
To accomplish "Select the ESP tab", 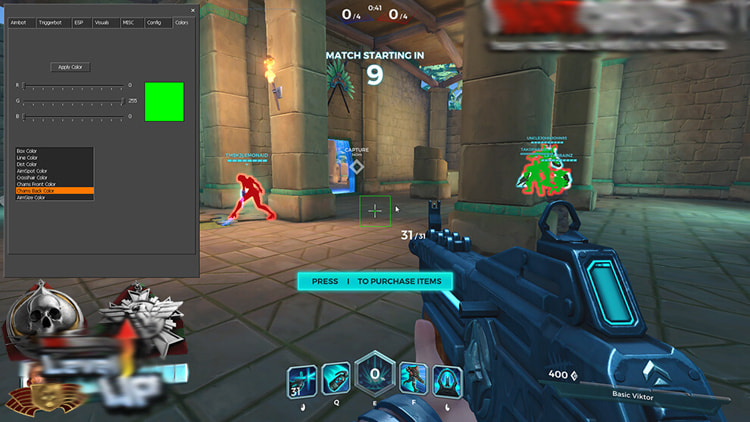I will point(79,21).
